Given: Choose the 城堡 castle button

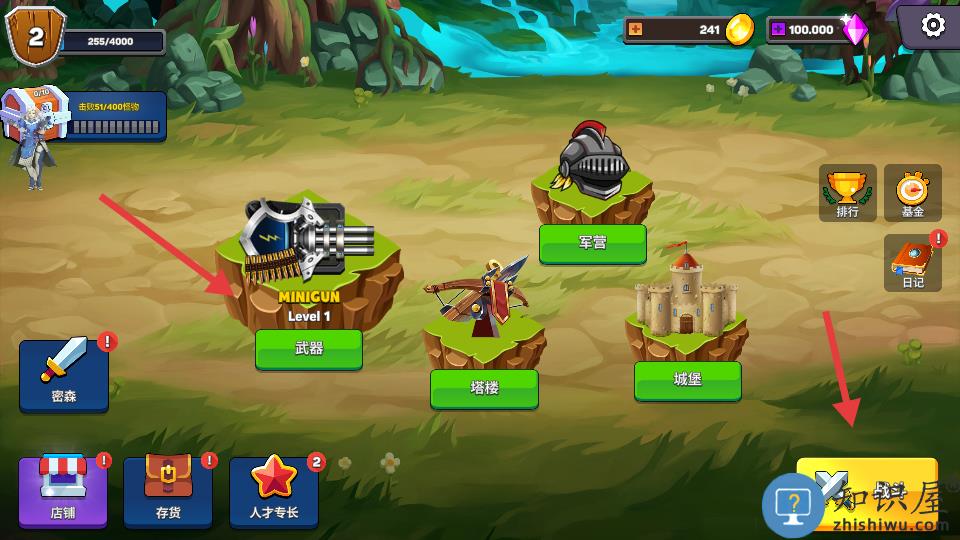Looking at the screenshot, I should pos(687,380).
